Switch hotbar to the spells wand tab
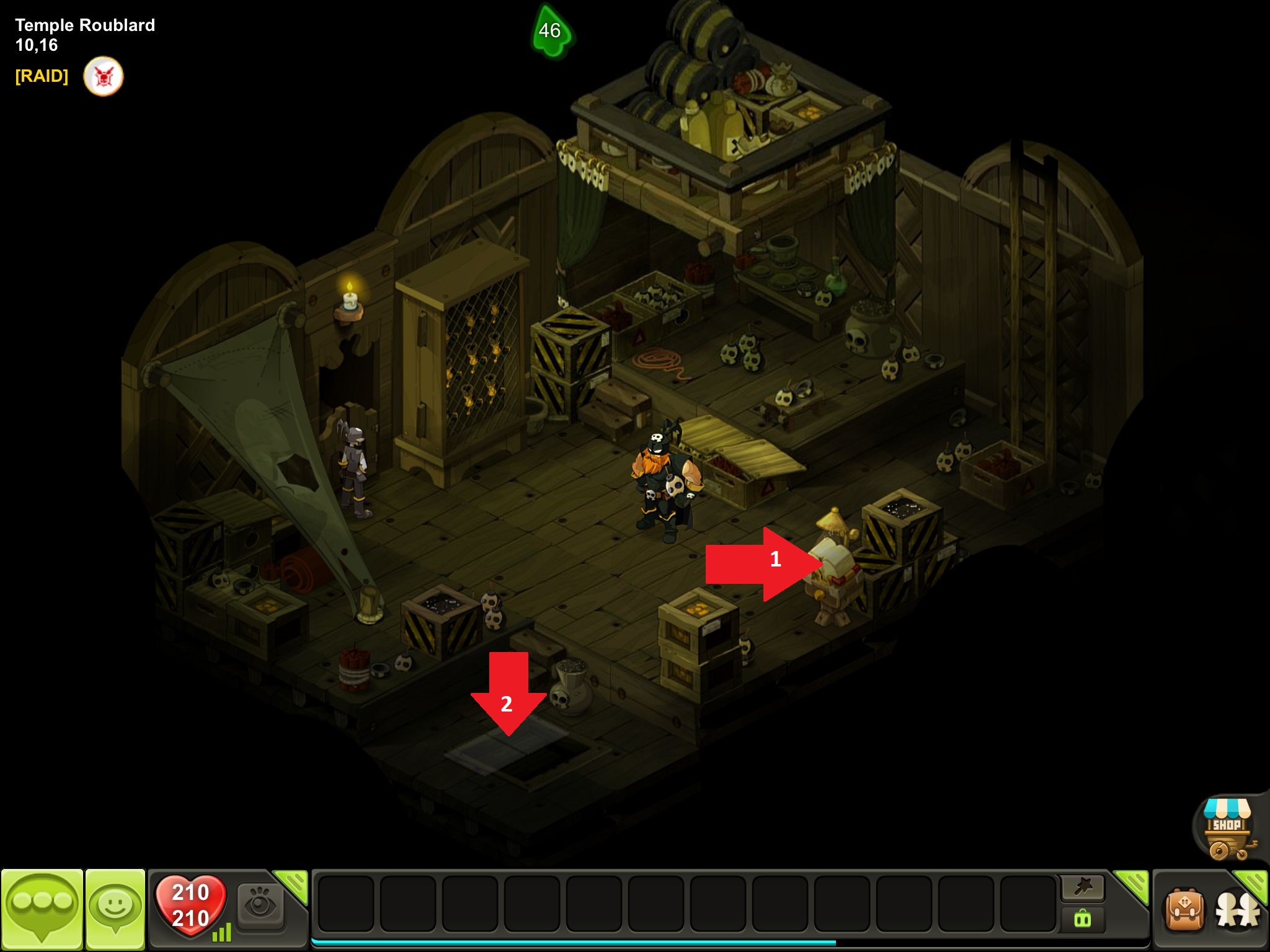Image resolution: width=1270 pixels, height=952 pixels. [x=1083, y=888]
